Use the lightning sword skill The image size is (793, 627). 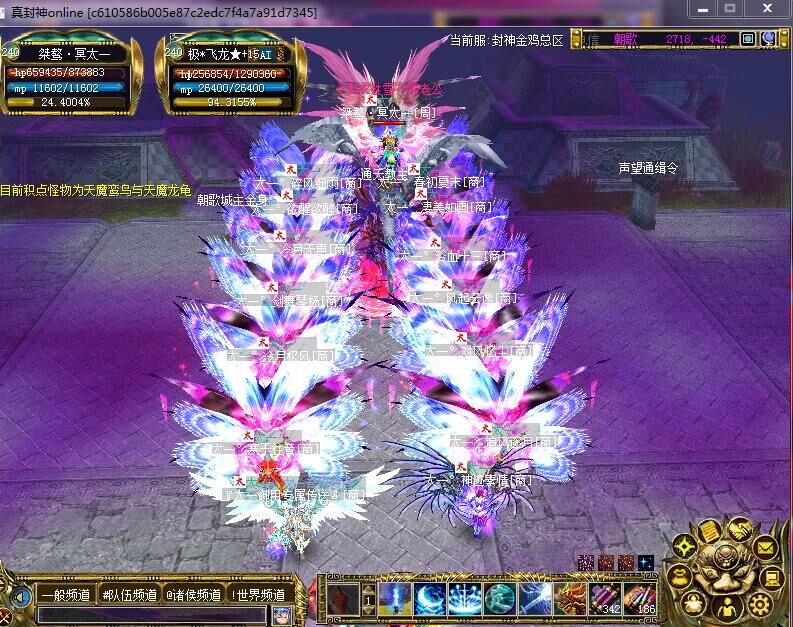(535, 599)
